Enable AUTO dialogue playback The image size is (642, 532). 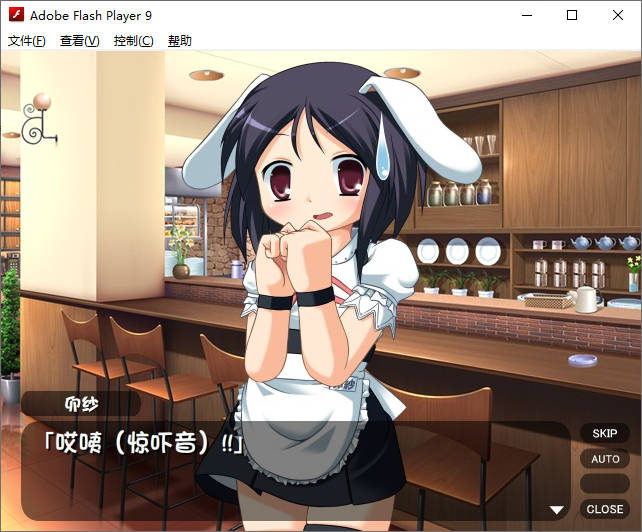pos(604,459)
